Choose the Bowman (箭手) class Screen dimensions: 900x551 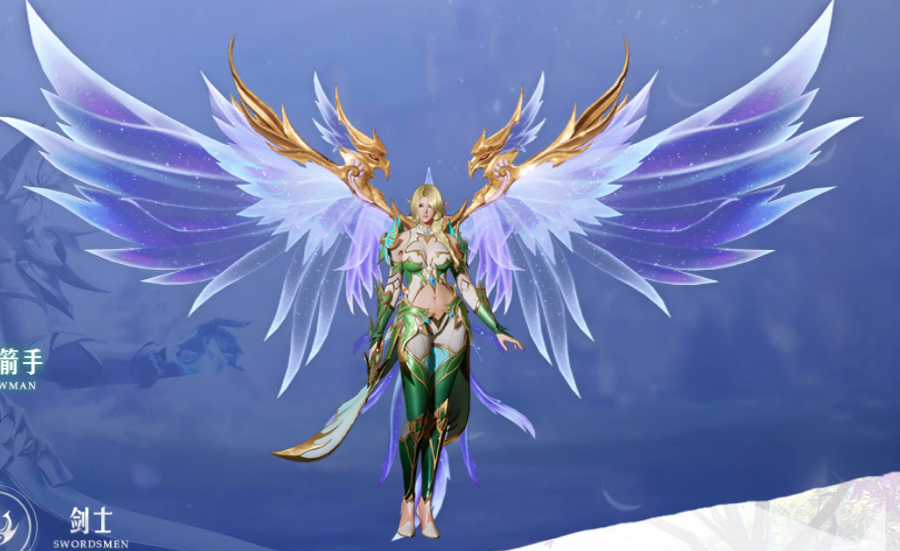click(x=22, y=367)
